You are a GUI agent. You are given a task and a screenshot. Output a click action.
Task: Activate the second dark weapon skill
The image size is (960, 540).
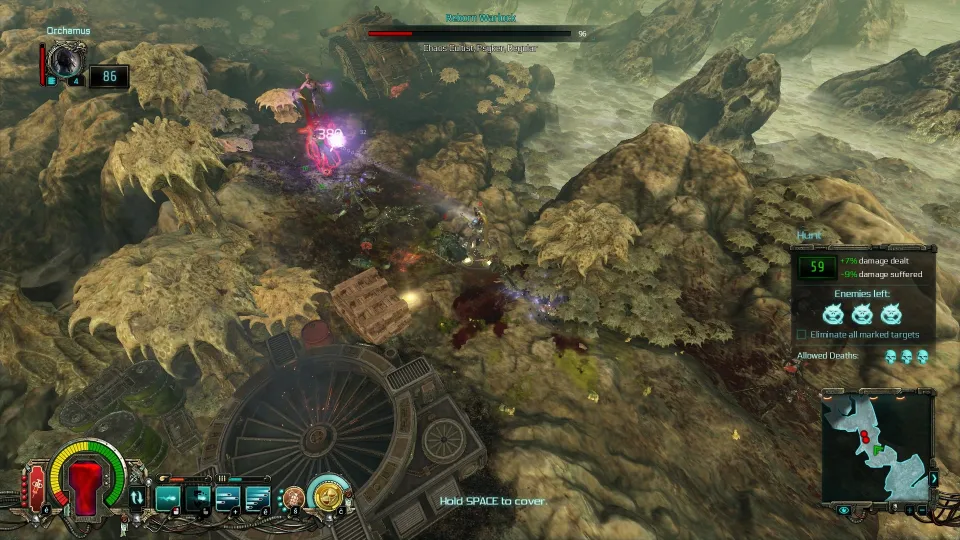click(198, 496)
